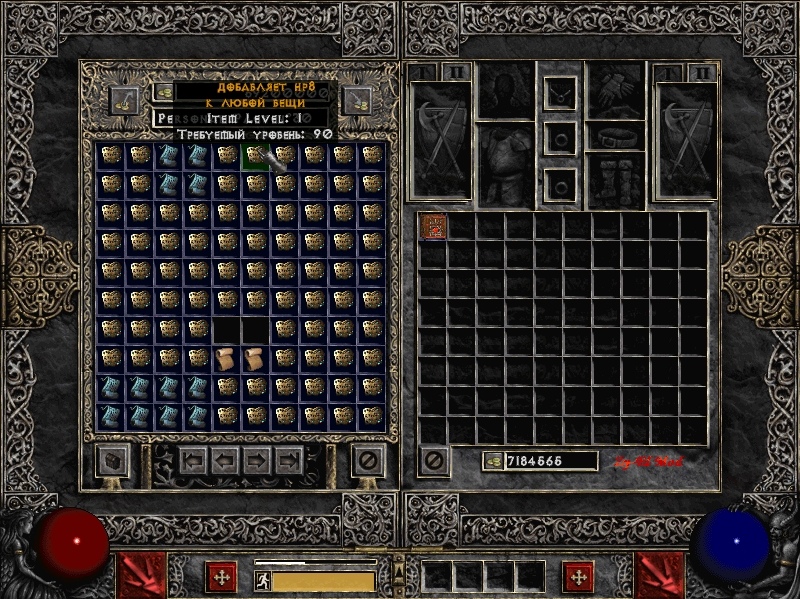800x599 pixels.
Task: Open the right-click attack skill selector
Action: [660, 574]
